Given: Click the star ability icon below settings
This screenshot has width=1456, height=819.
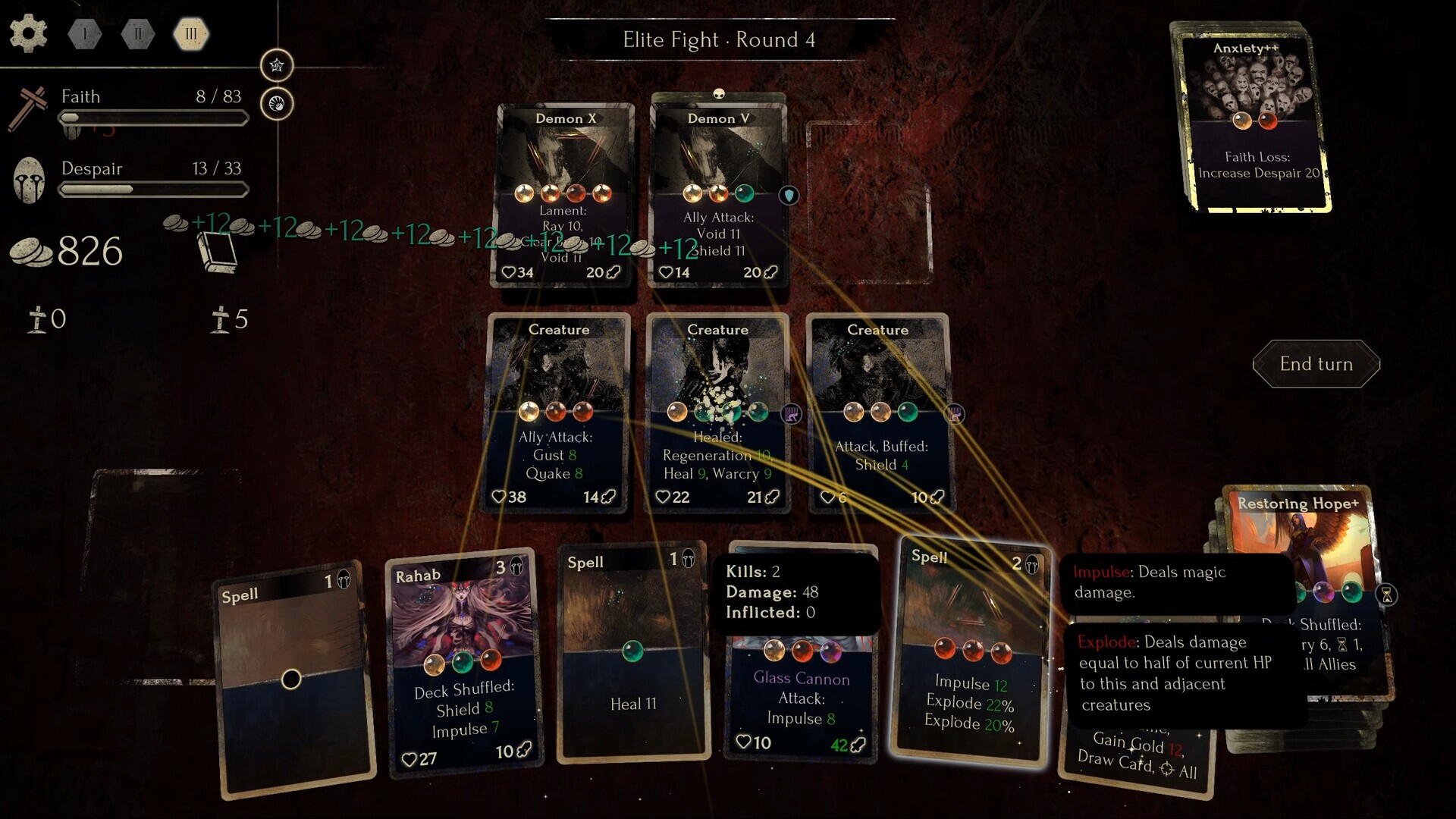Looking at the screenshot, I should coord(277,65).
